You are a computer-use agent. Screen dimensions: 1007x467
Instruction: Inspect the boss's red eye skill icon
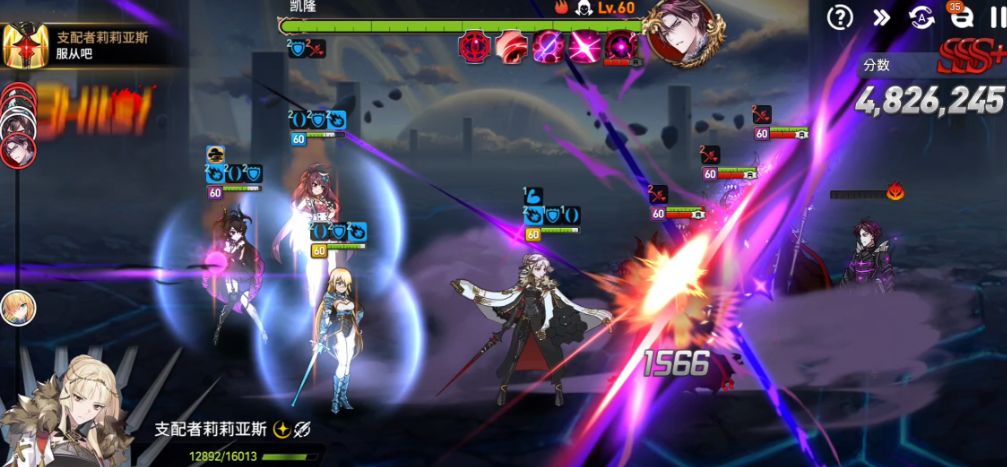(x=472, y=46)
